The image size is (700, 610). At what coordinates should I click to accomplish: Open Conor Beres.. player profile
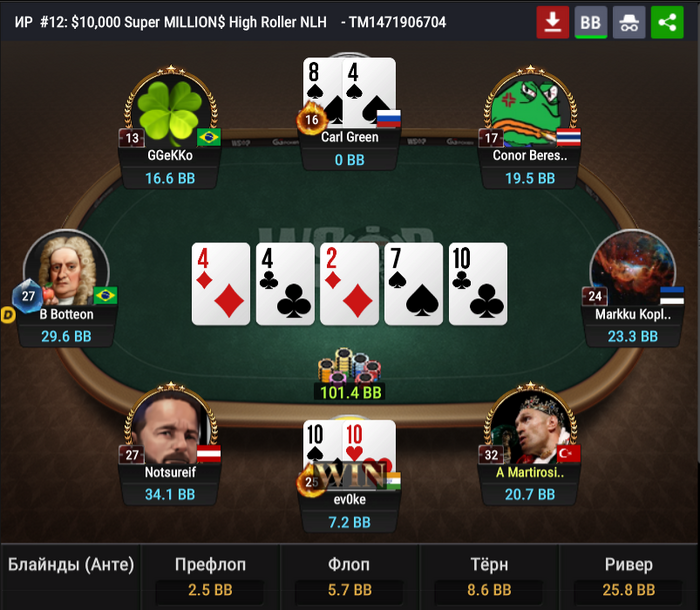[x=530, y=112]
